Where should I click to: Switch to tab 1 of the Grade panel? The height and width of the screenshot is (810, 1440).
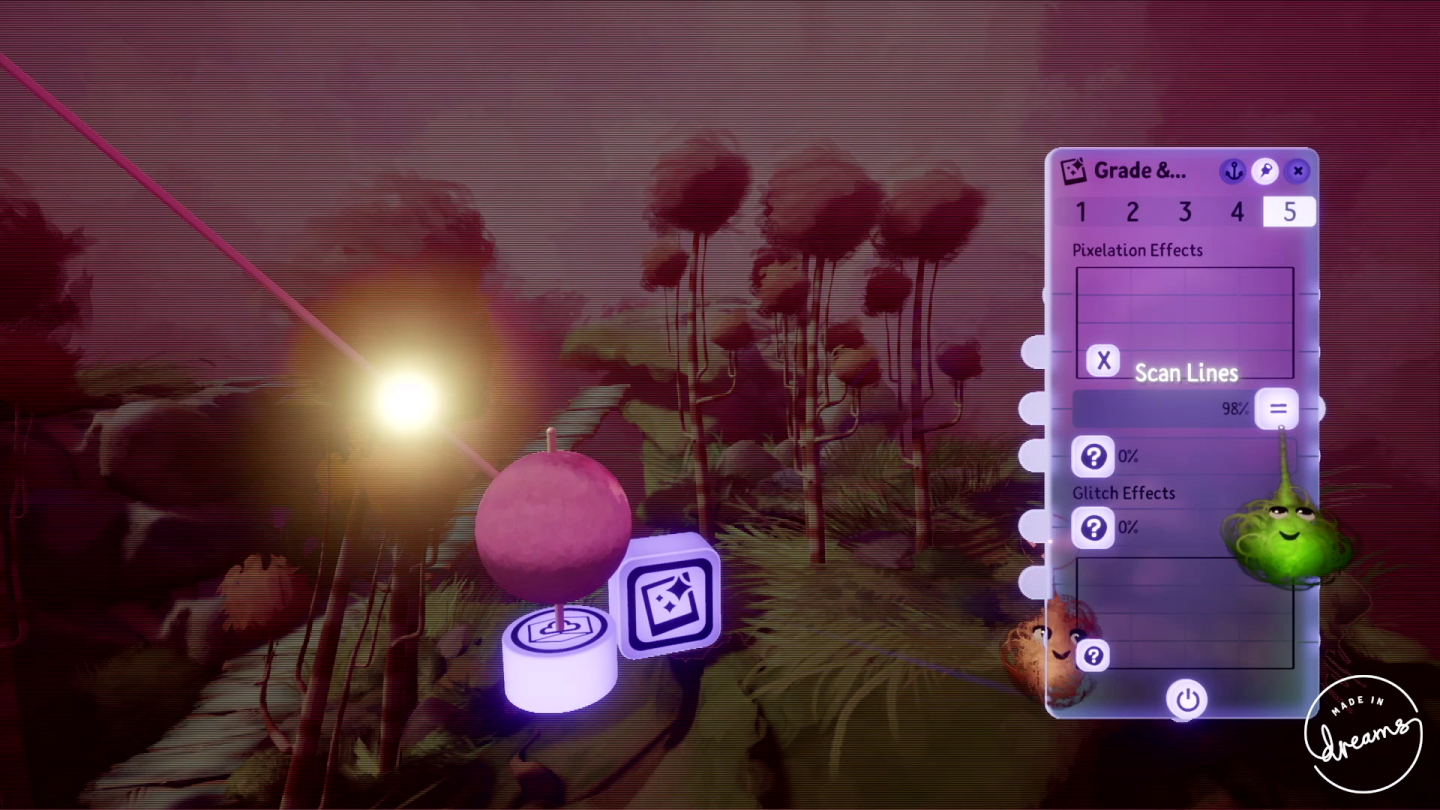click(1081, 212)
